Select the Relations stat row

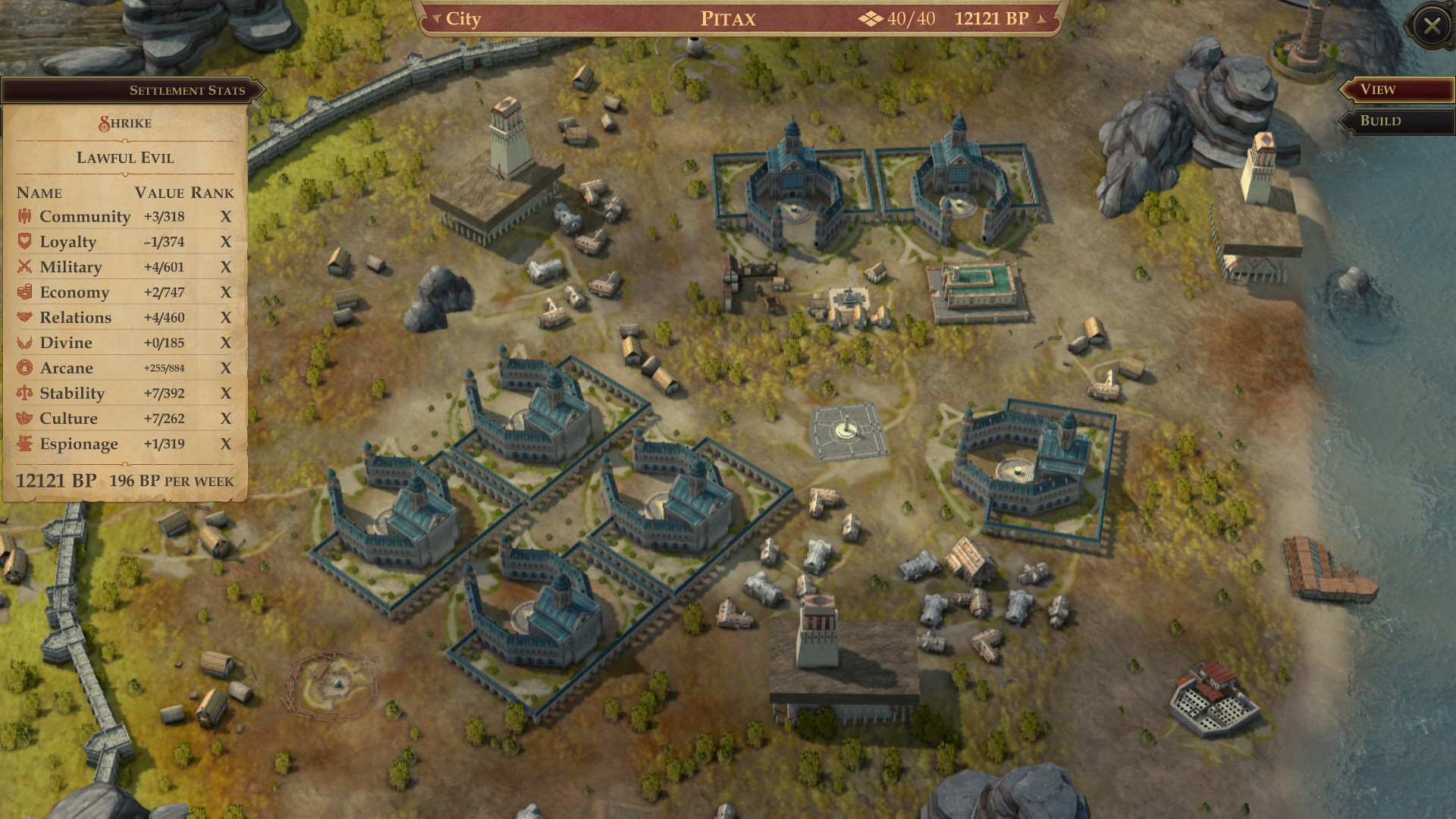coord(125,318)
